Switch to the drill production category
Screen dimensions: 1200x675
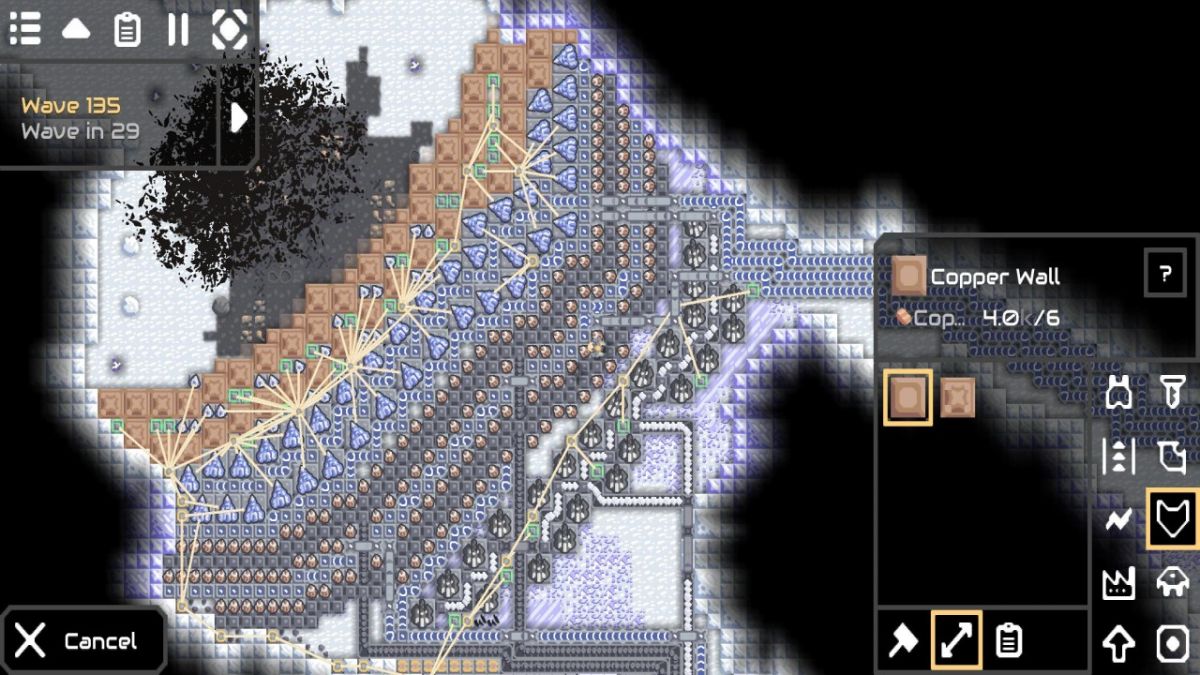click(1172, 393)
